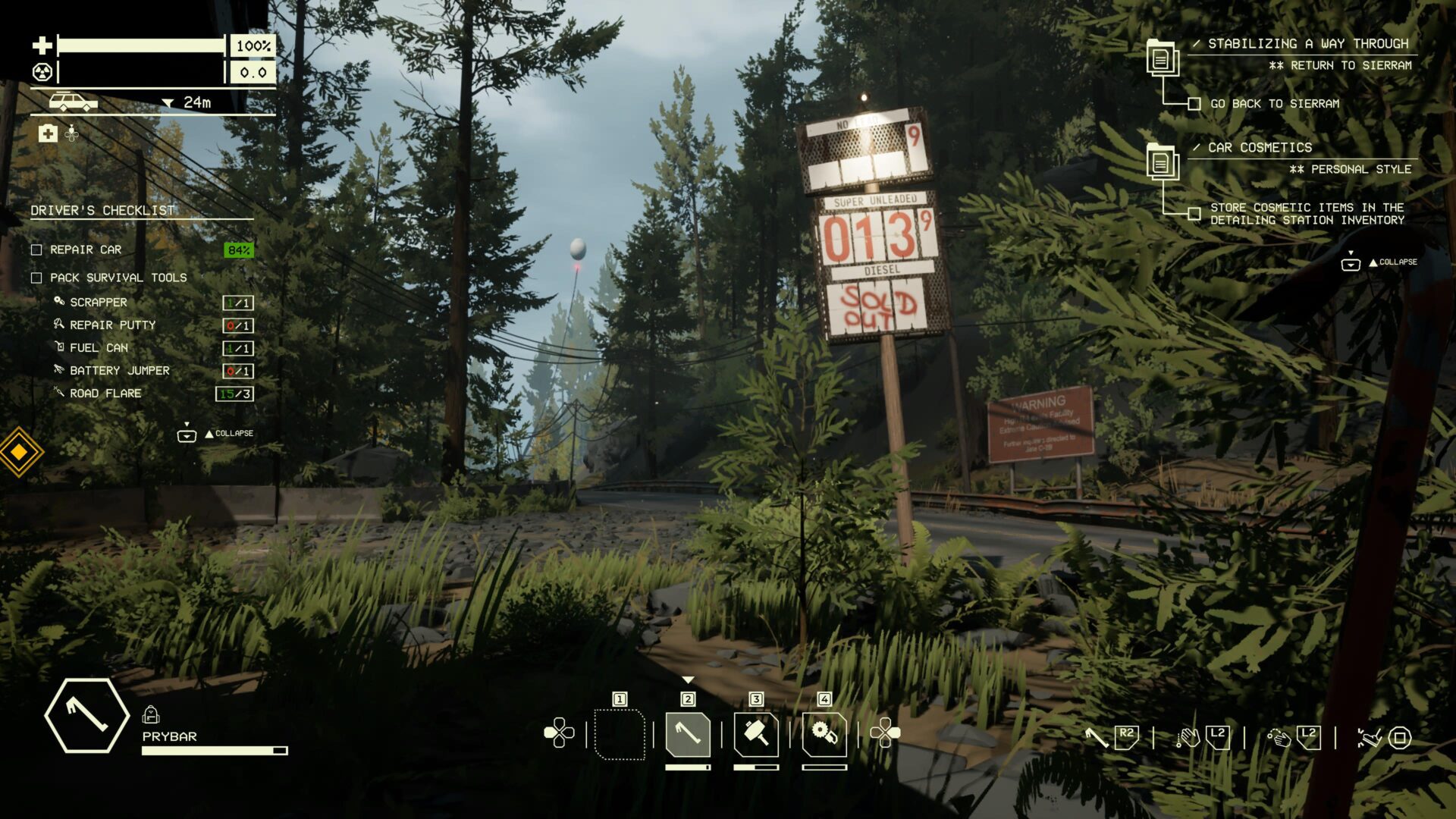
Task: Tick the Pack Survival Tools checkbox
Action: (x=36, y=278)
